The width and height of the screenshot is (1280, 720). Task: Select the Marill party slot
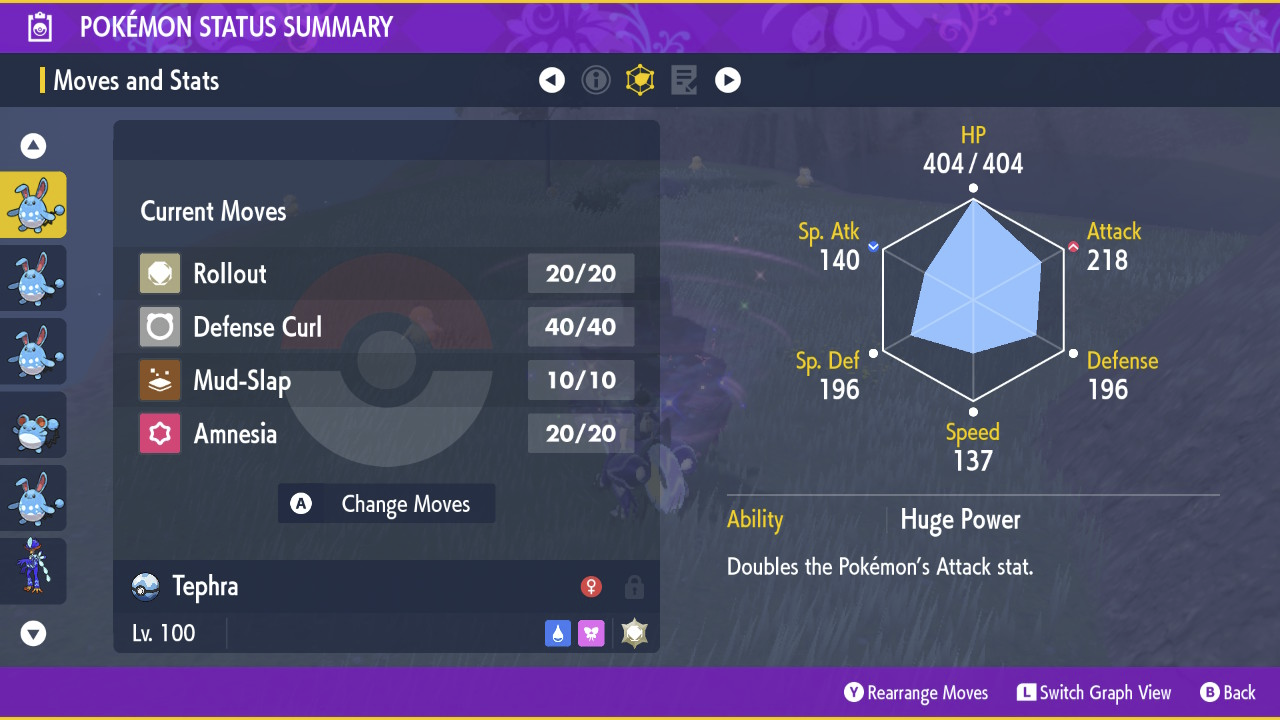pos(34,425)
